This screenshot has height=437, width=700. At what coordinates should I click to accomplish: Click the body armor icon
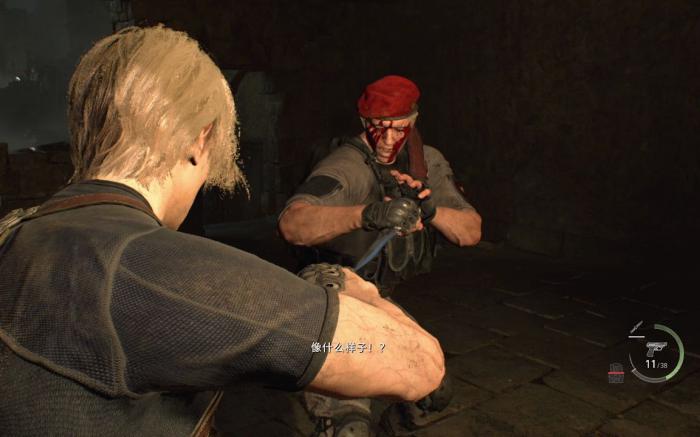pos(616,373)
